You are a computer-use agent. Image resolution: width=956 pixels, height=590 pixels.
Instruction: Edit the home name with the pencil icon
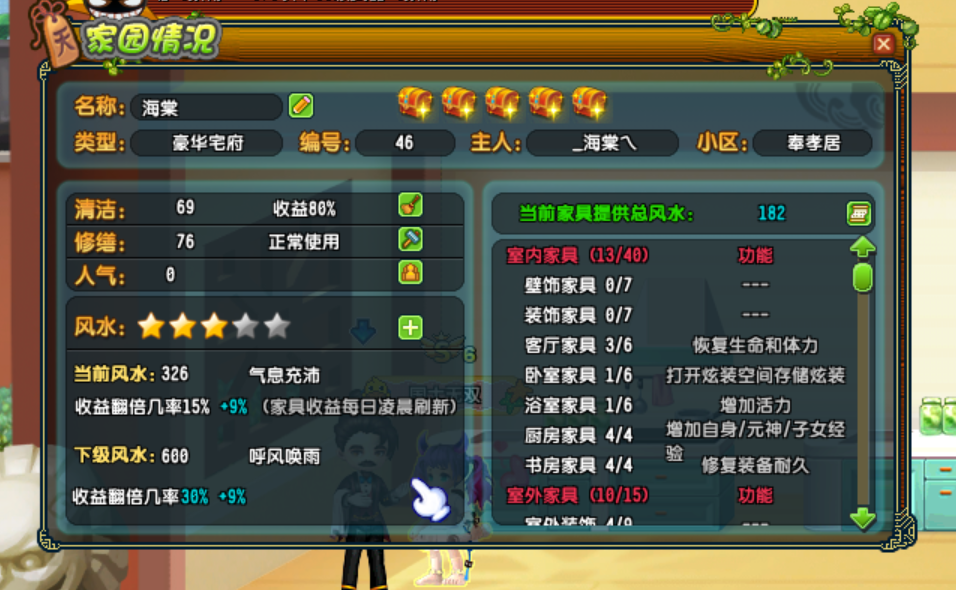[x=301, y=105]
